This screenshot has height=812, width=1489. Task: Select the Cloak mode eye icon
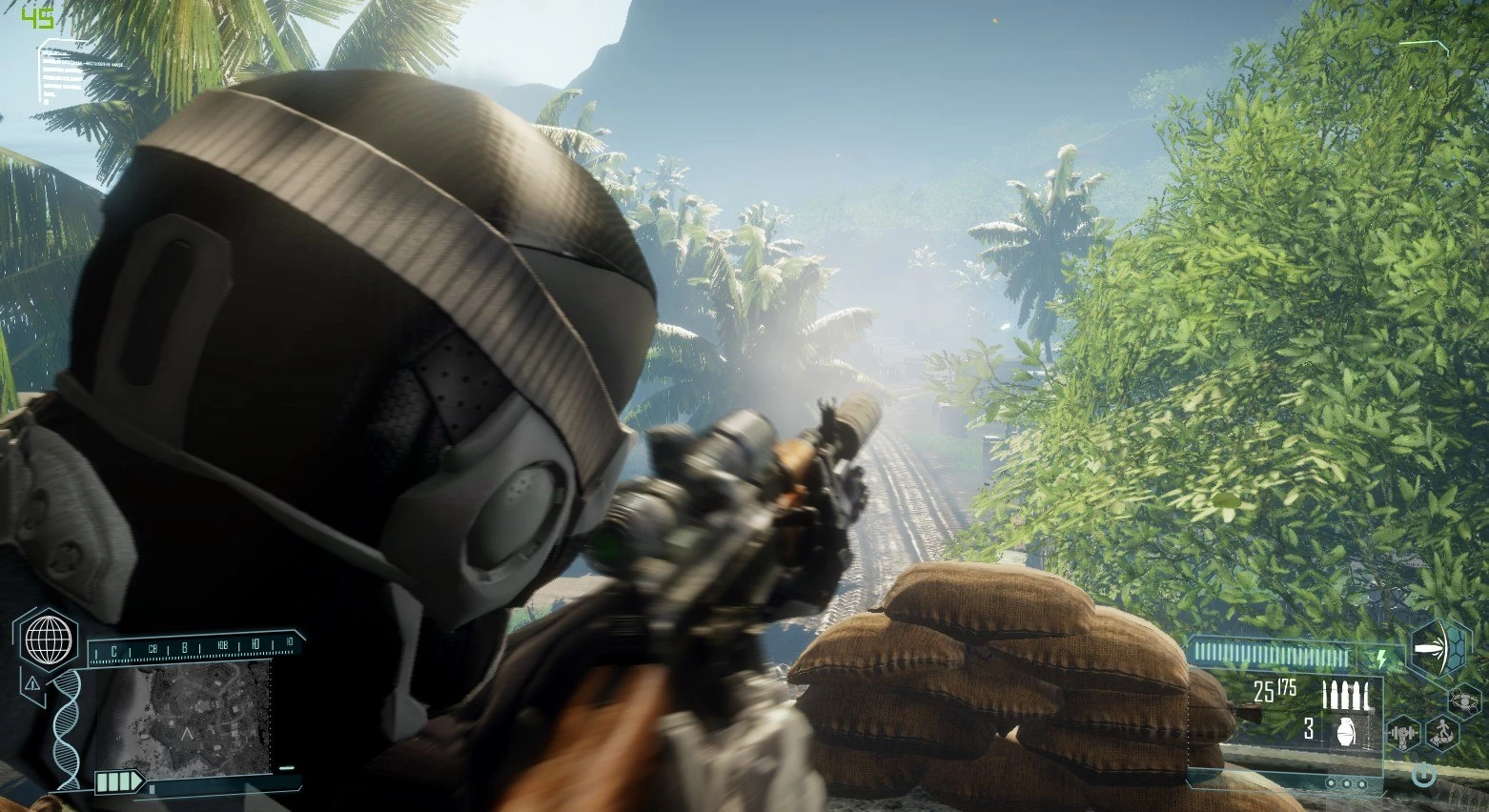point(1464,701)
